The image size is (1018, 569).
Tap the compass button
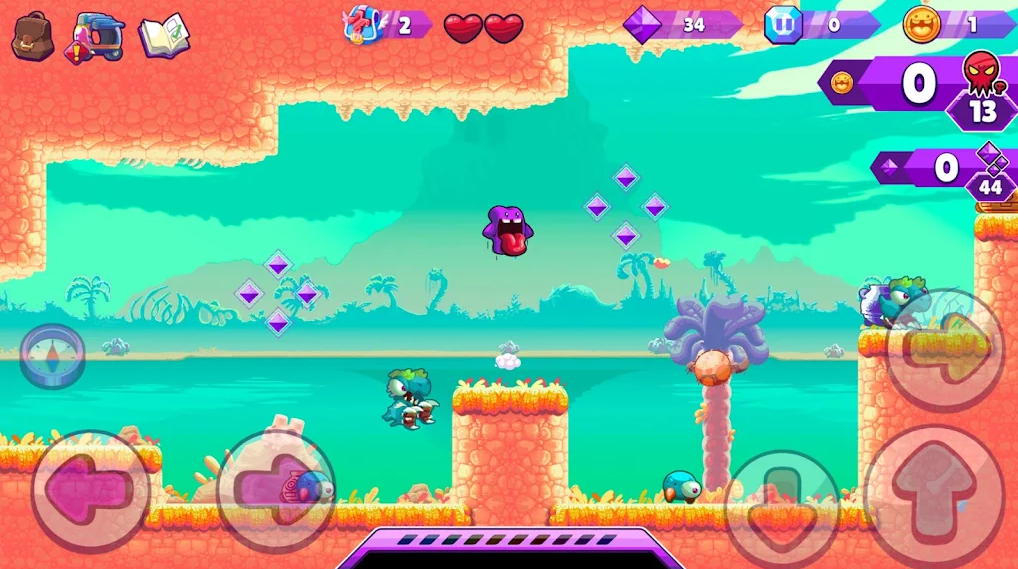point(51,355)
